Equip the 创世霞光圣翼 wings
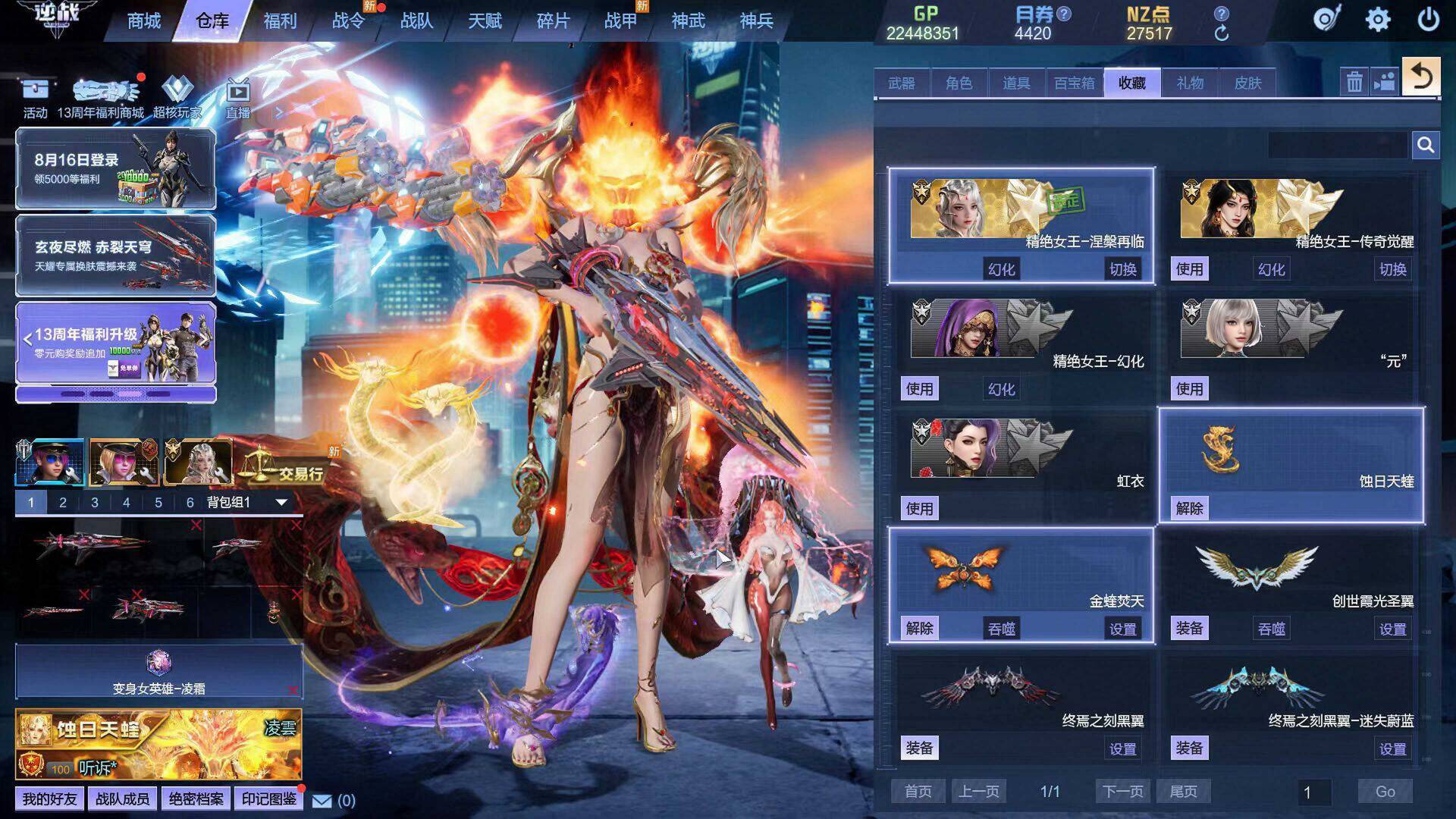 (x=1189, y=629)
